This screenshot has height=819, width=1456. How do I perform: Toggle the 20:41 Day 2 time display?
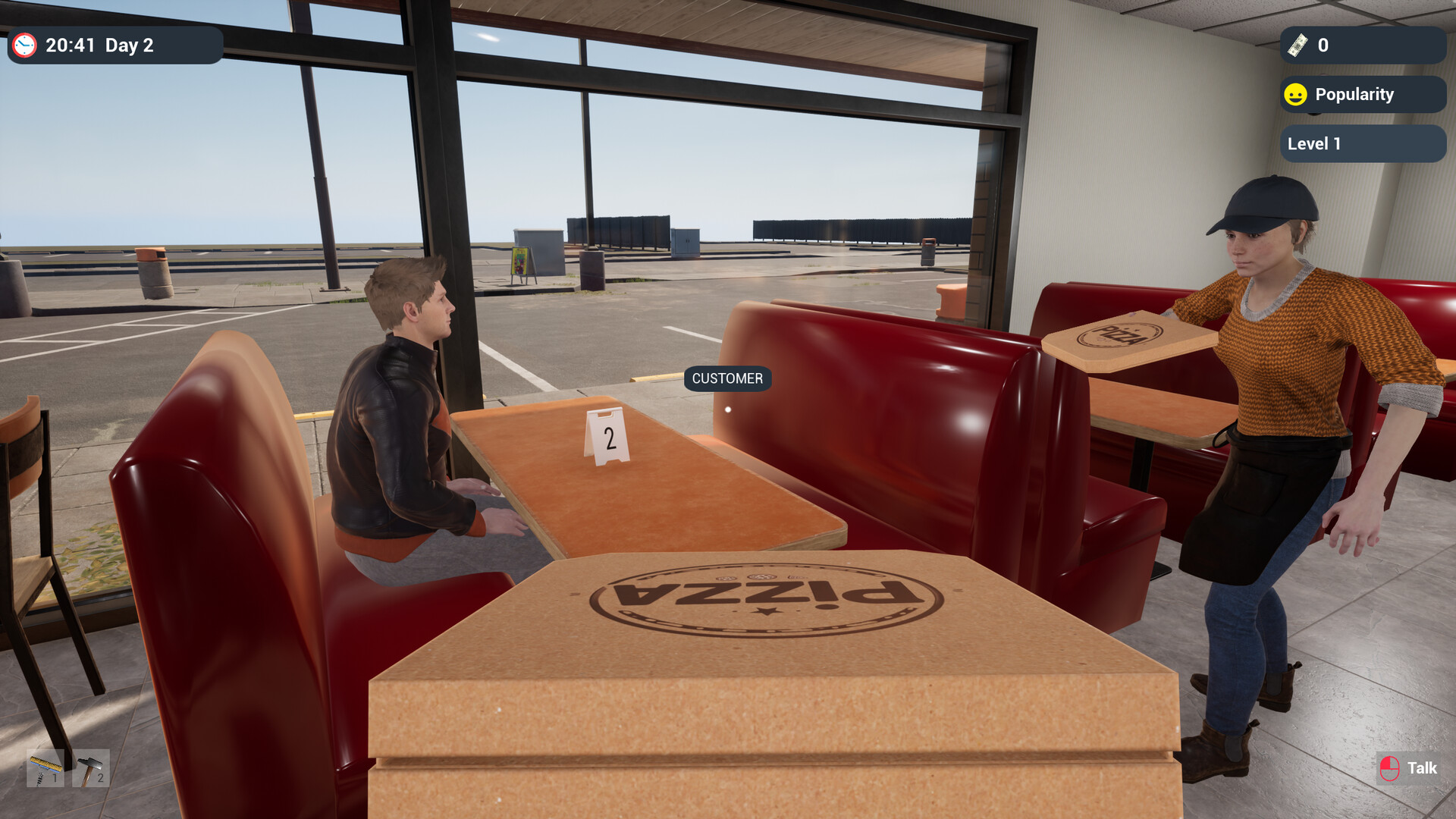point(114,45)
